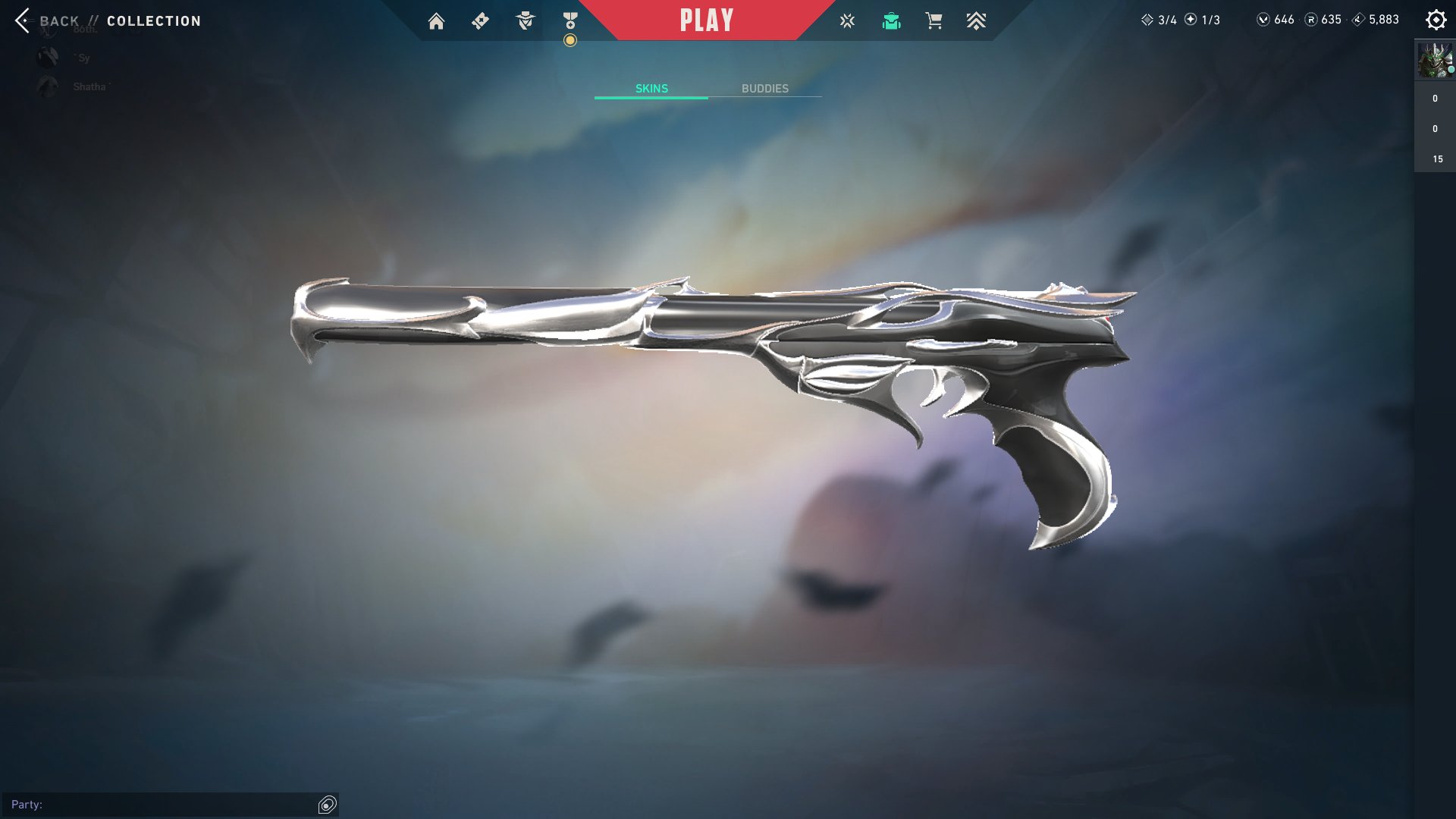The height and width of the screenshot is (819, 1456).
Task: Select the highlighted teal Collection icon
Action: pos(891,21)
